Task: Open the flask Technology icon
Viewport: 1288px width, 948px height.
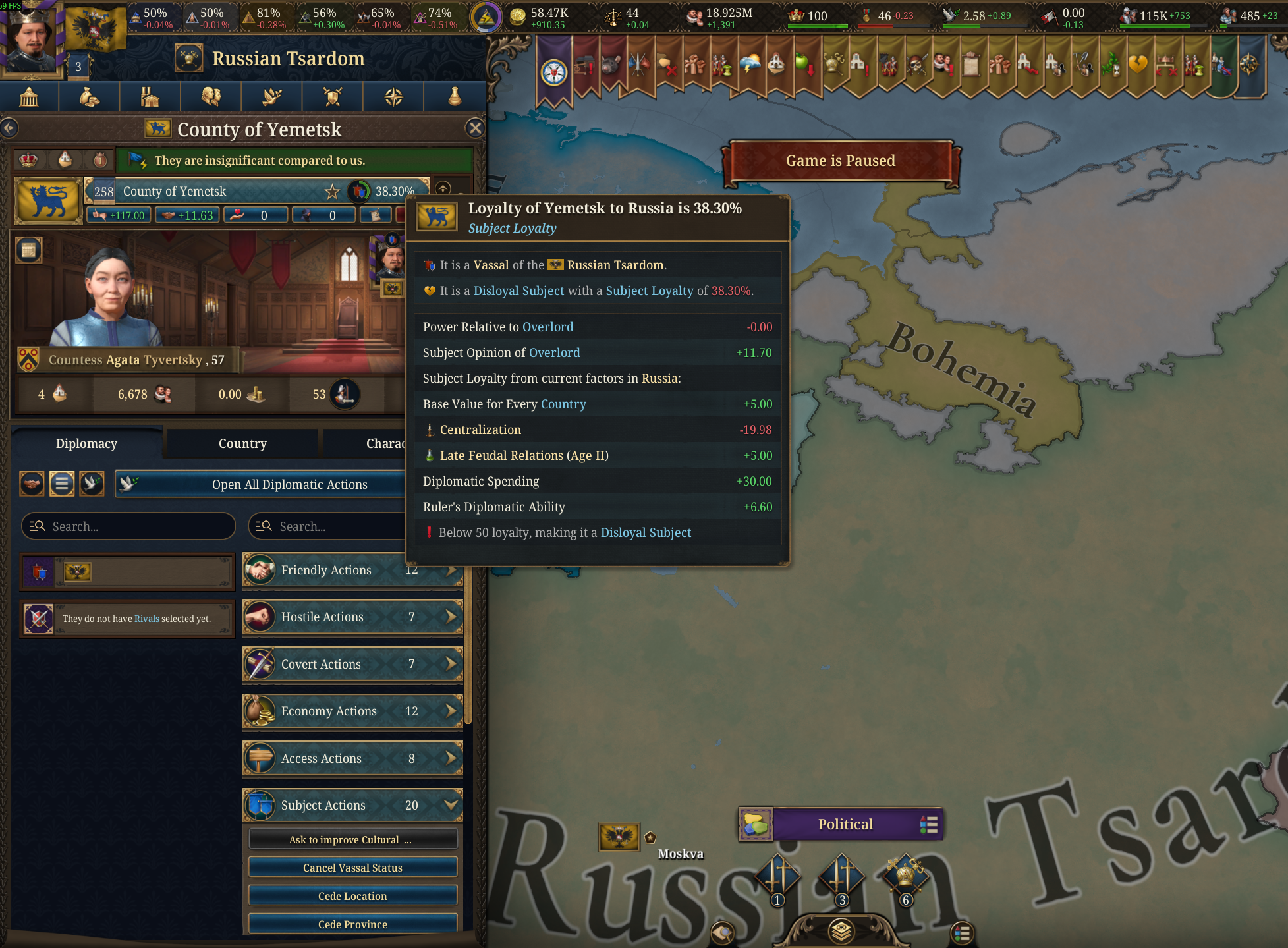Action: 454,96
